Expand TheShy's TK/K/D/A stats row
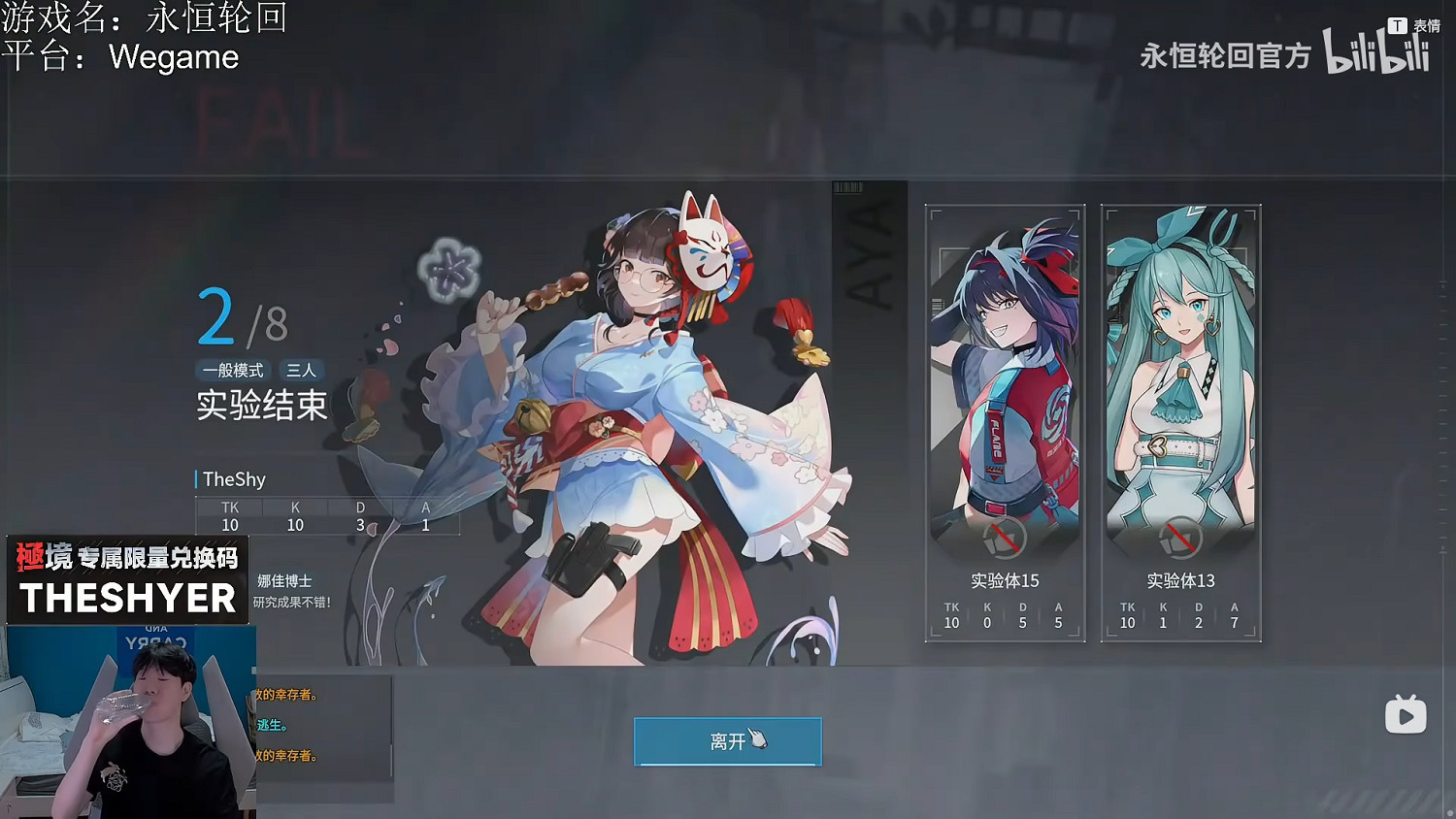The image size is (1456, 819). click(327, 516)
